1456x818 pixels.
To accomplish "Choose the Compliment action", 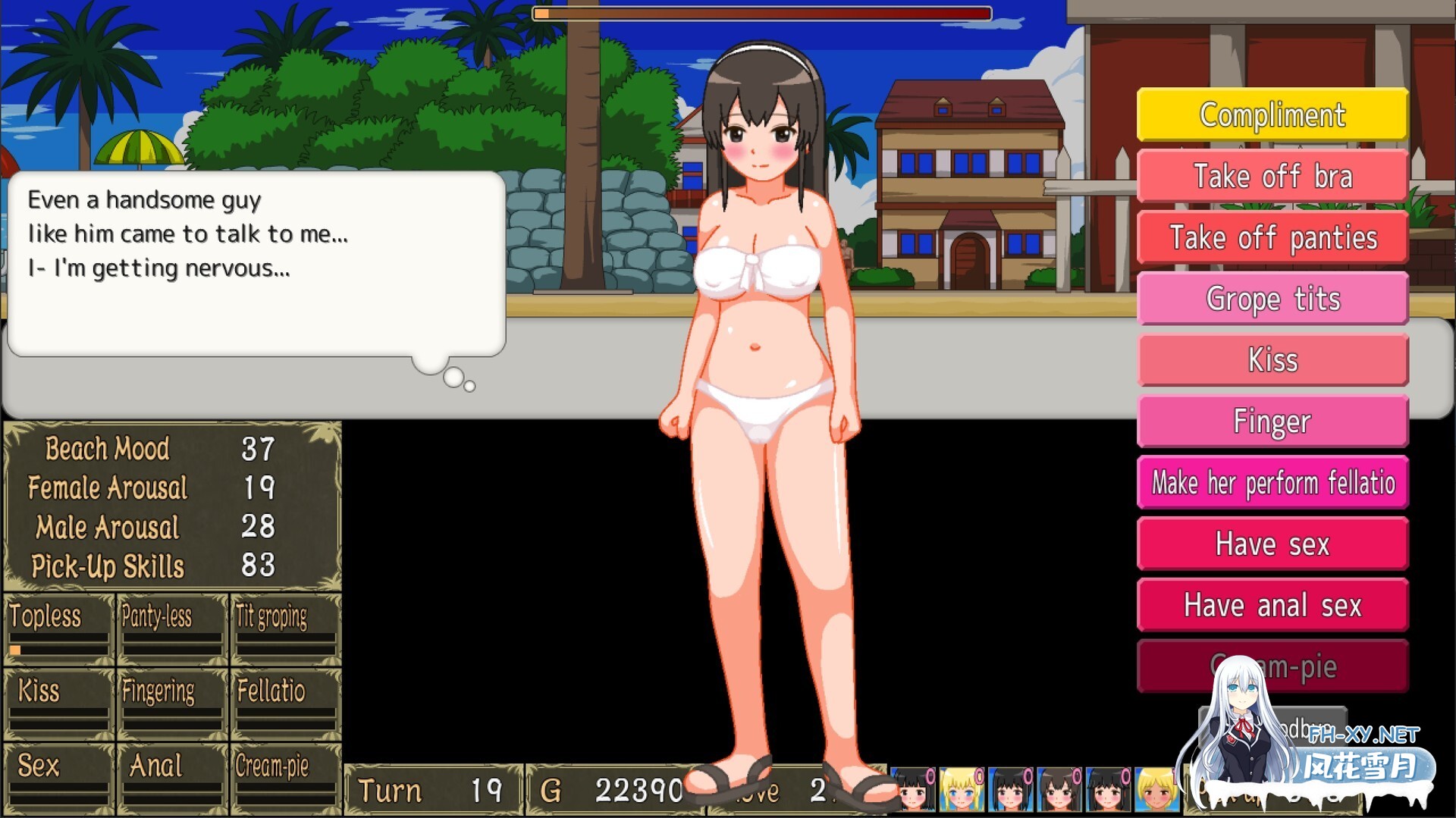I will (x=1272, y=115).
